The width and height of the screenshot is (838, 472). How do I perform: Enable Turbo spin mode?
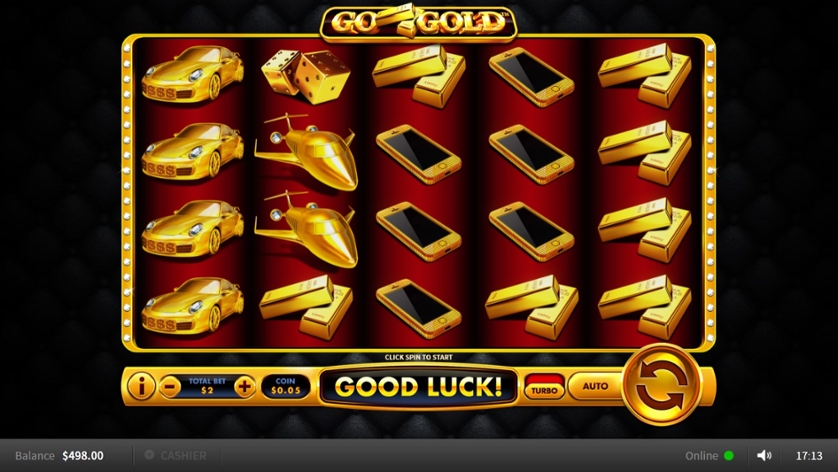coord(545,387)
